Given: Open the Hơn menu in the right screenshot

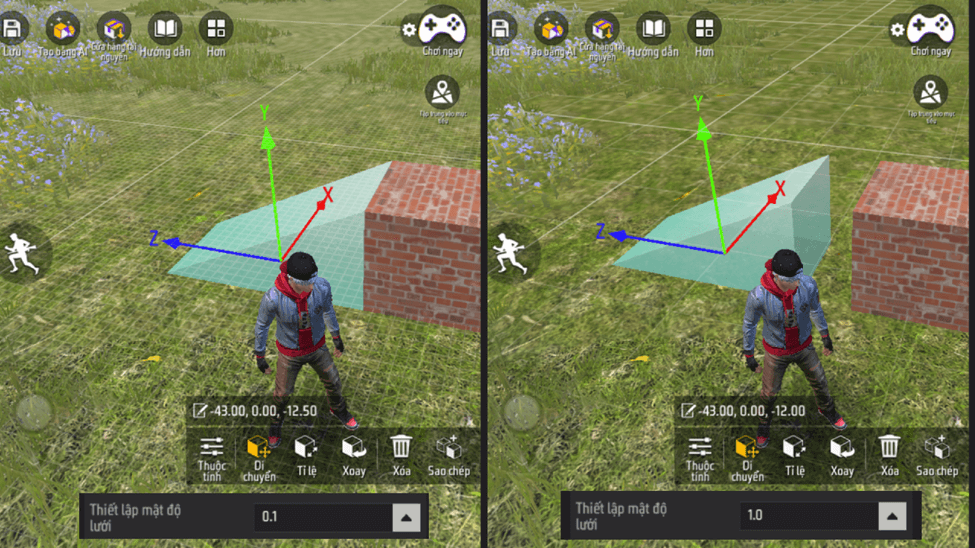Looking at the screenshot, I should (704, 31).
